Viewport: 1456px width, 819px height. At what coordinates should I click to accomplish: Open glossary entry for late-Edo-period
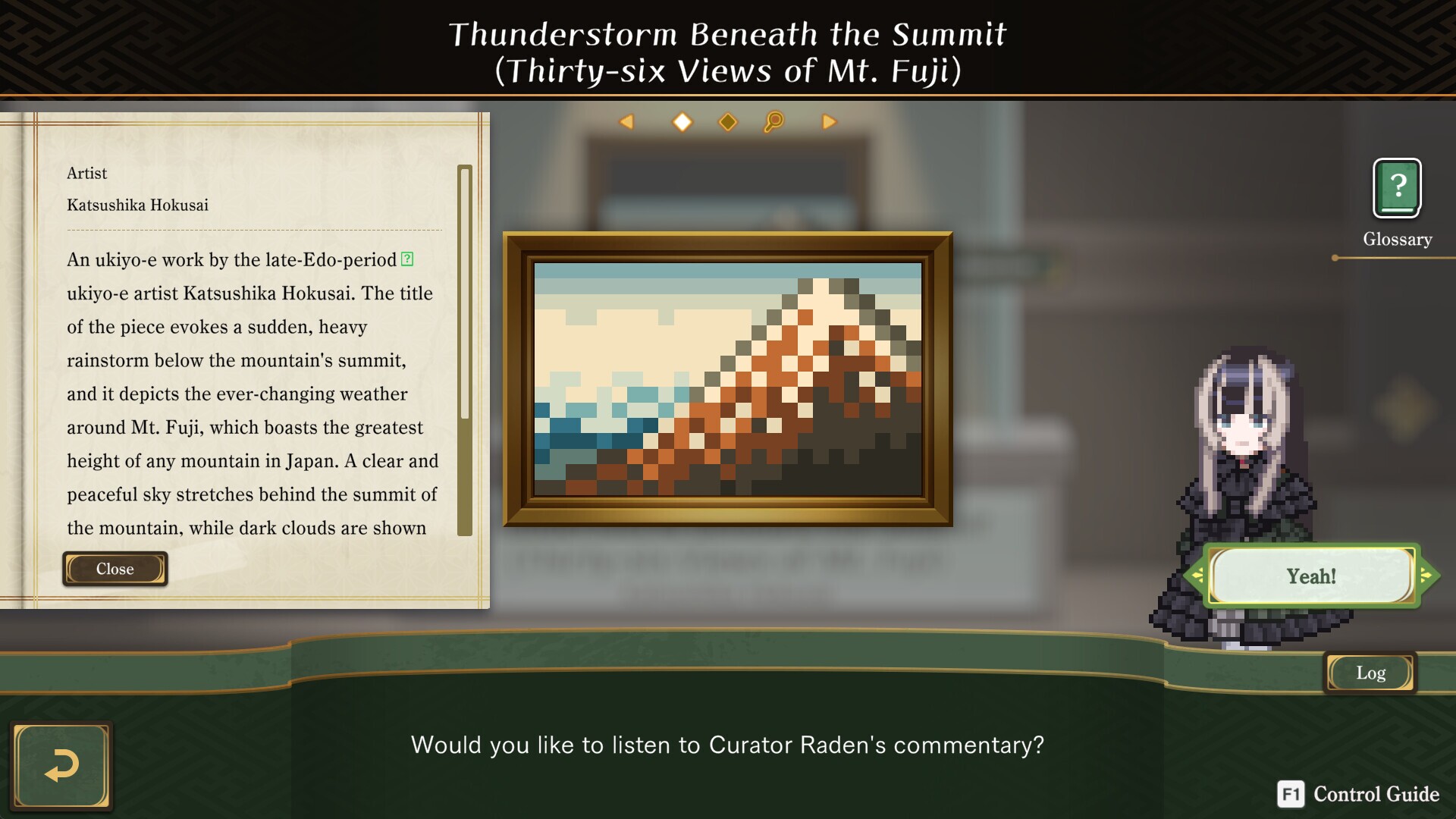406,260
